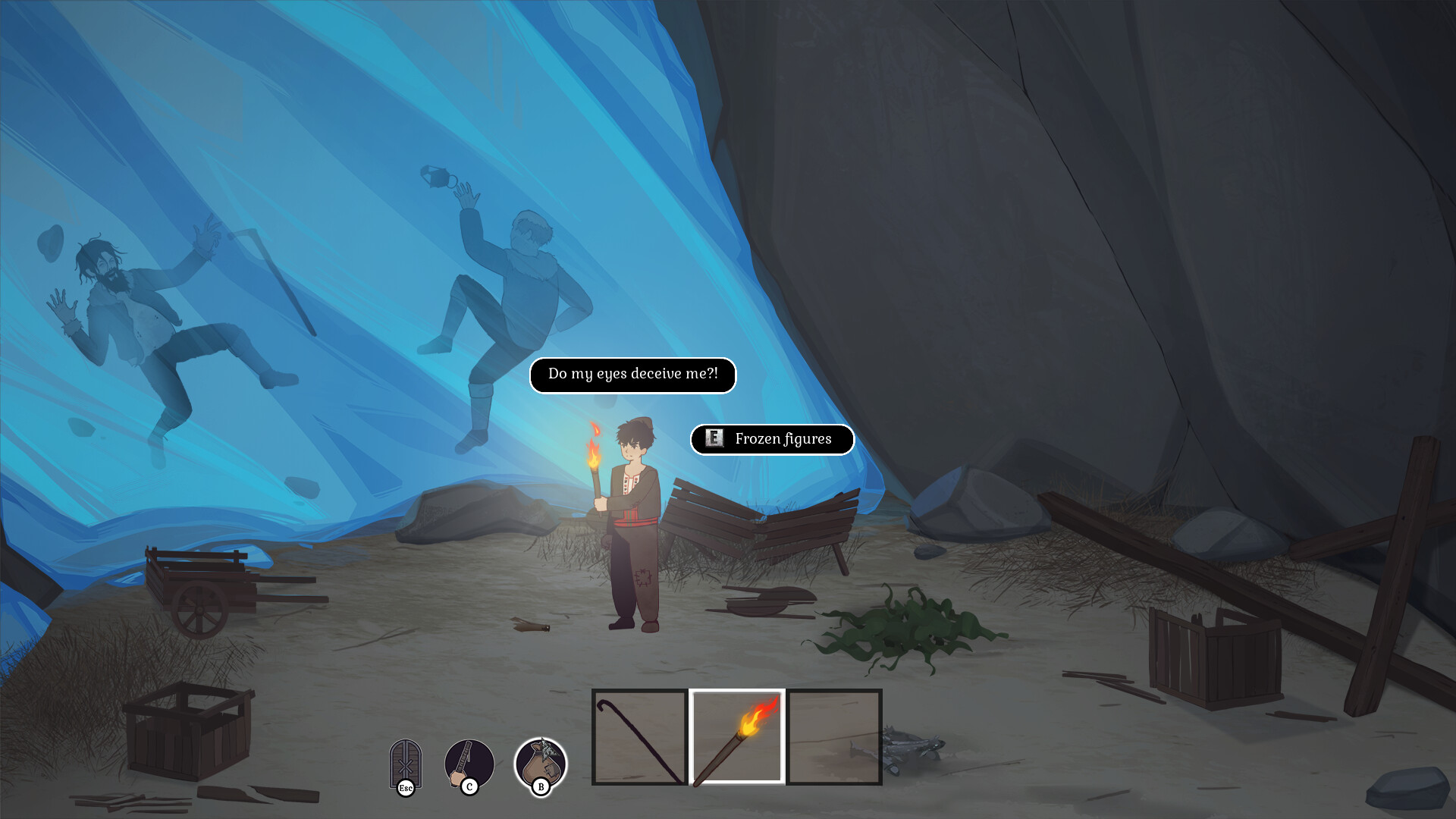Click the E key badge on interaction prompt

(714, 439)
